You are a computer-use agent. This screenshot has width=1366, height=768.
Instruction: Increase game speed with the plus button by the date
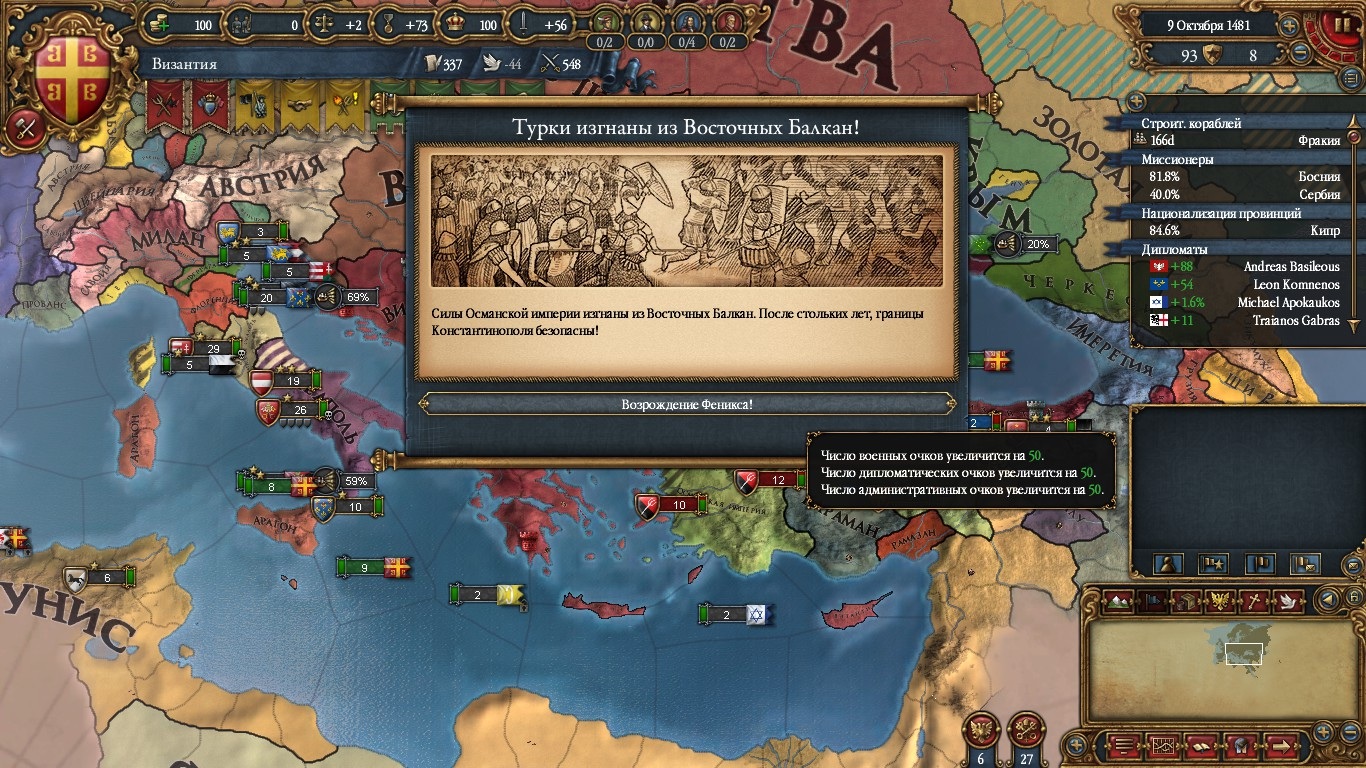pyautogui.click(x=1290, y=25)
